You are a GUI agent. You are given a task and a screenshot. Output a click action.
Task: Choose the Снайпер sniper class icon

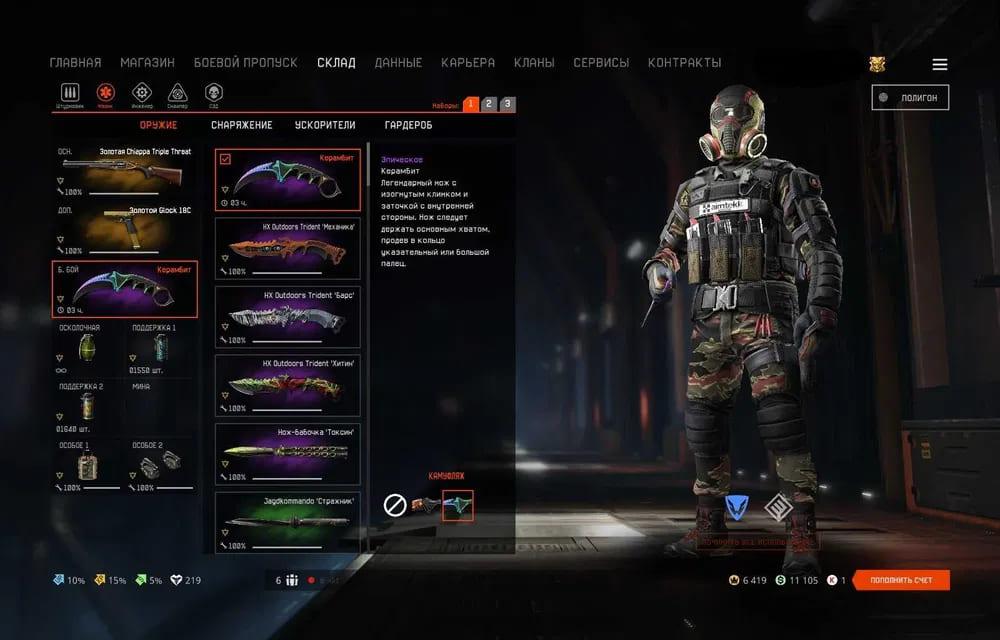[177, 94]
